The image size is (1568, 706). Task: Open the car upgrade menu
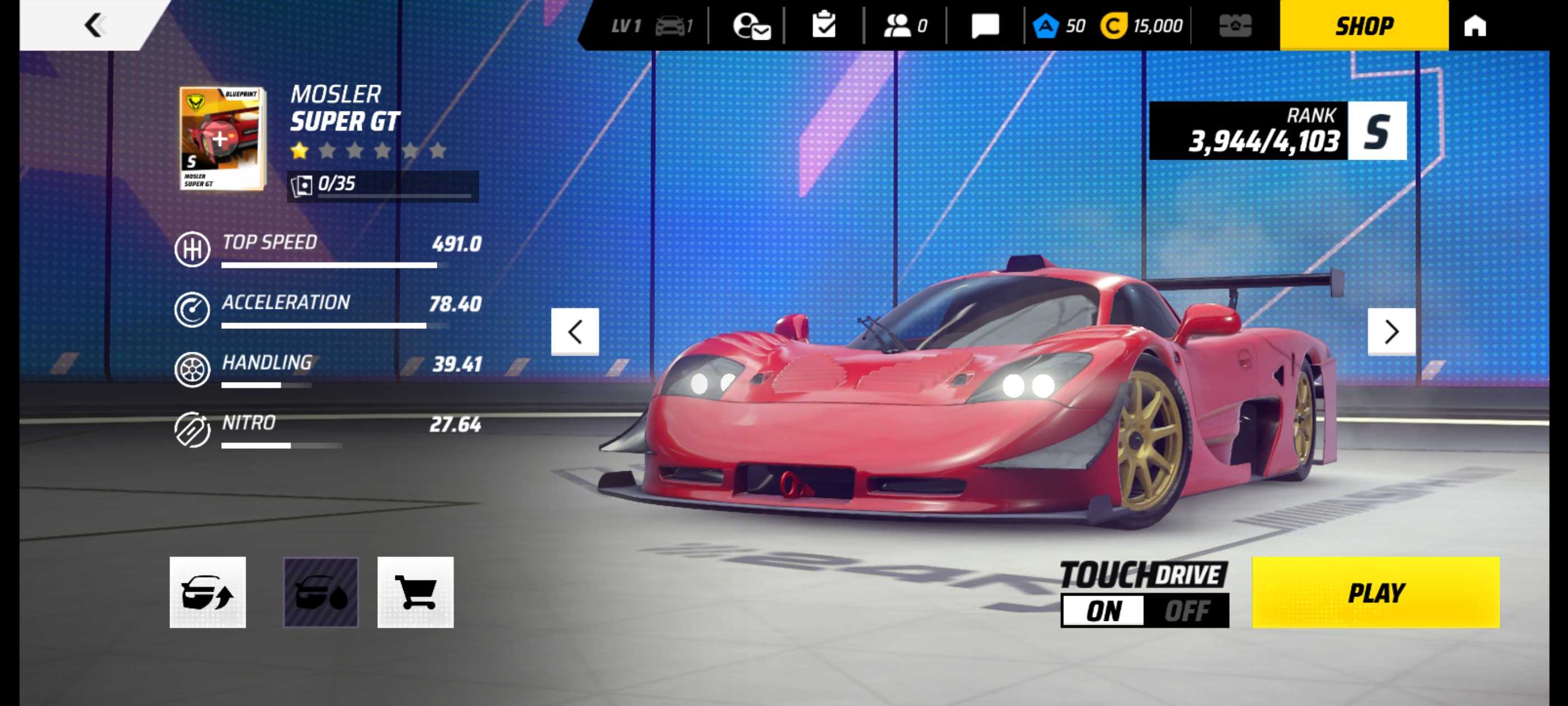(208, 592)
